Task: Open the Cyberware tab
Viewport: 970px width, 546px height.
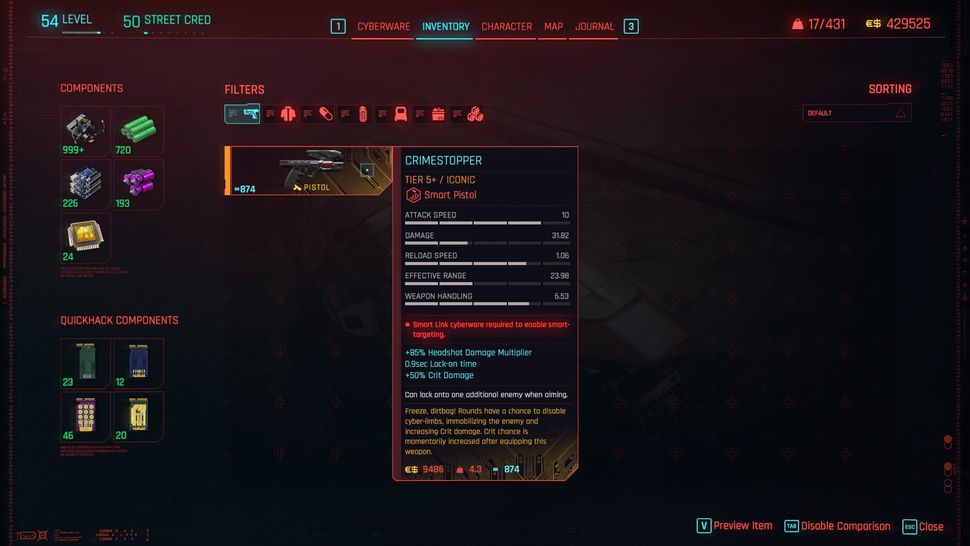Action: click(x=383, y=27)
